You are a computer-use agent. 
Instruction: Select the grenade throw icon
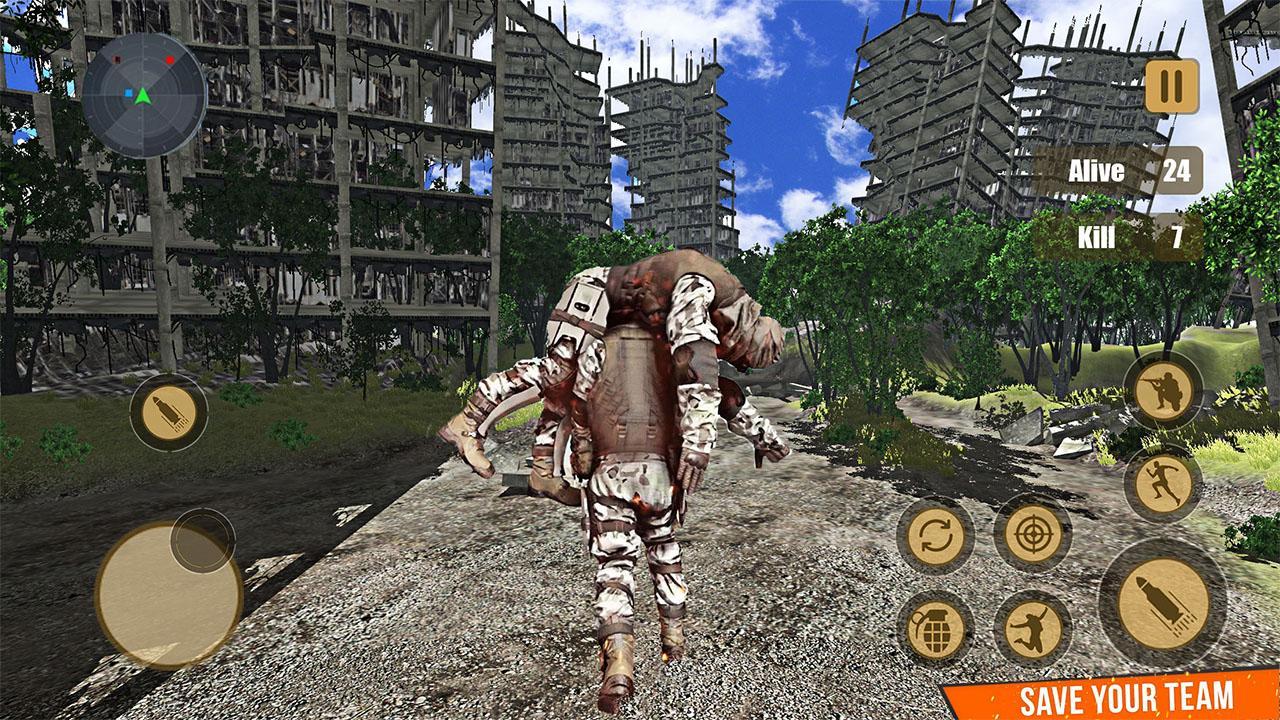click(x=938, y=629)
